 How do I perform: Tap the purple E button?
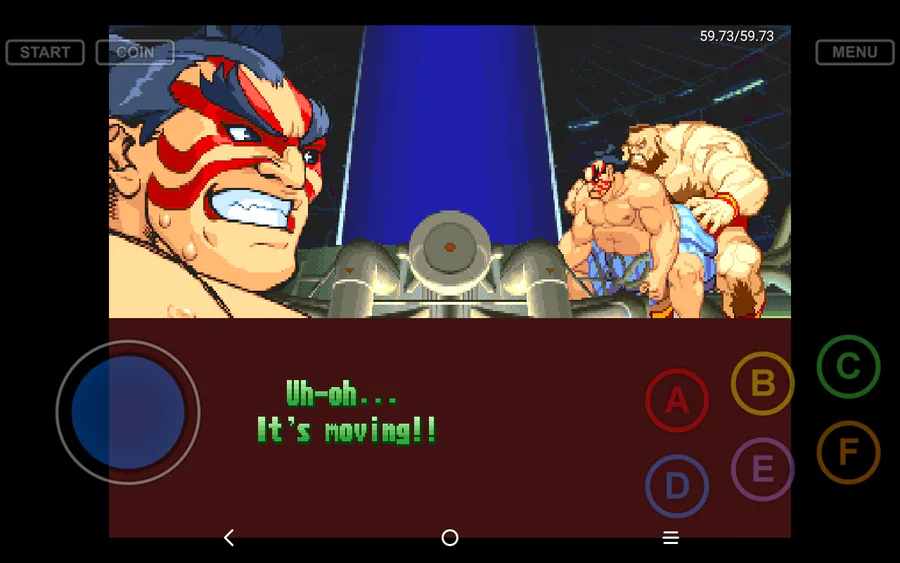click(762, 469)
